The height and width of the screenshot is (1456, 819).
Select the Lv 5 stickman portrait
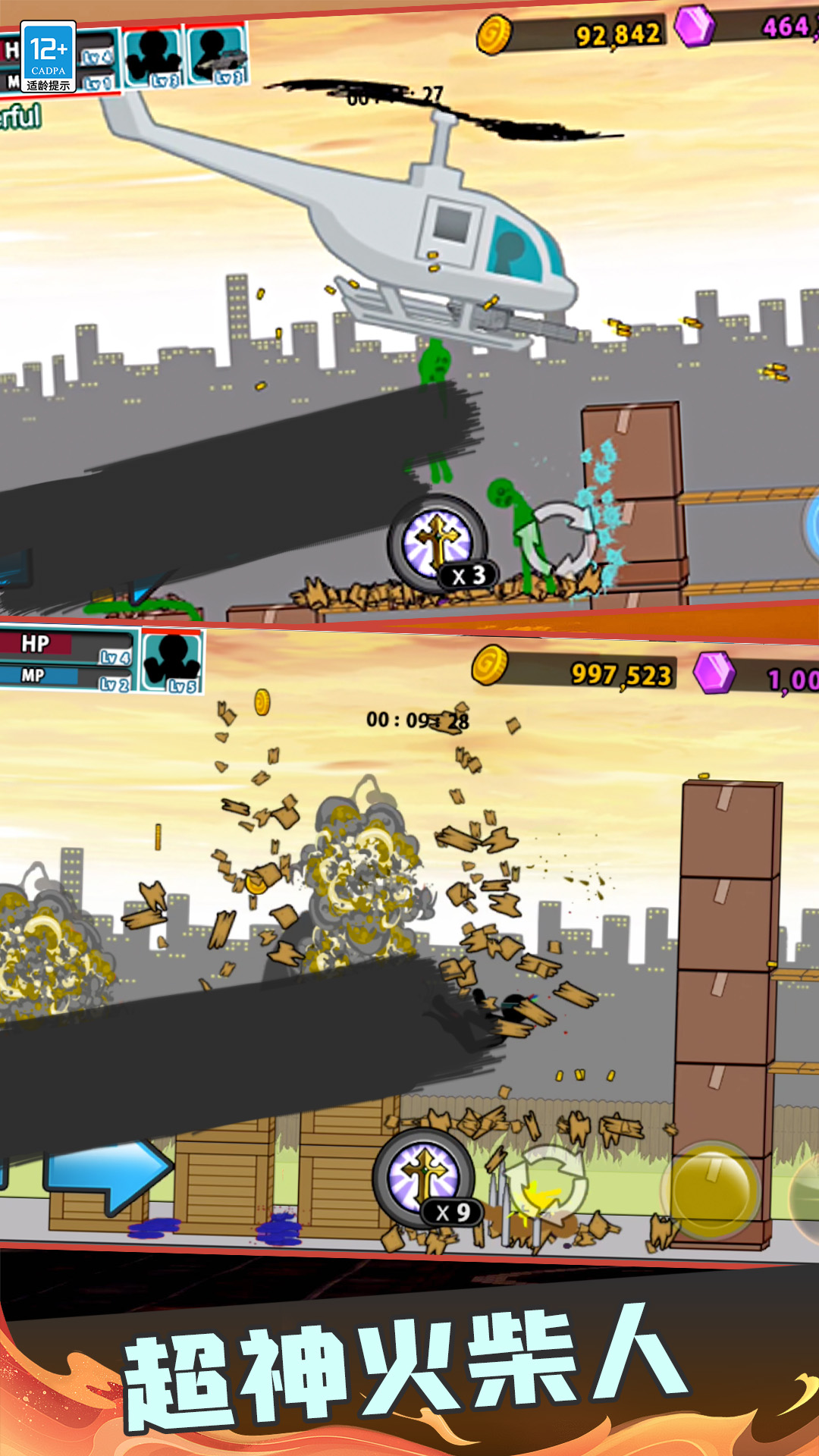pos(172,661)
